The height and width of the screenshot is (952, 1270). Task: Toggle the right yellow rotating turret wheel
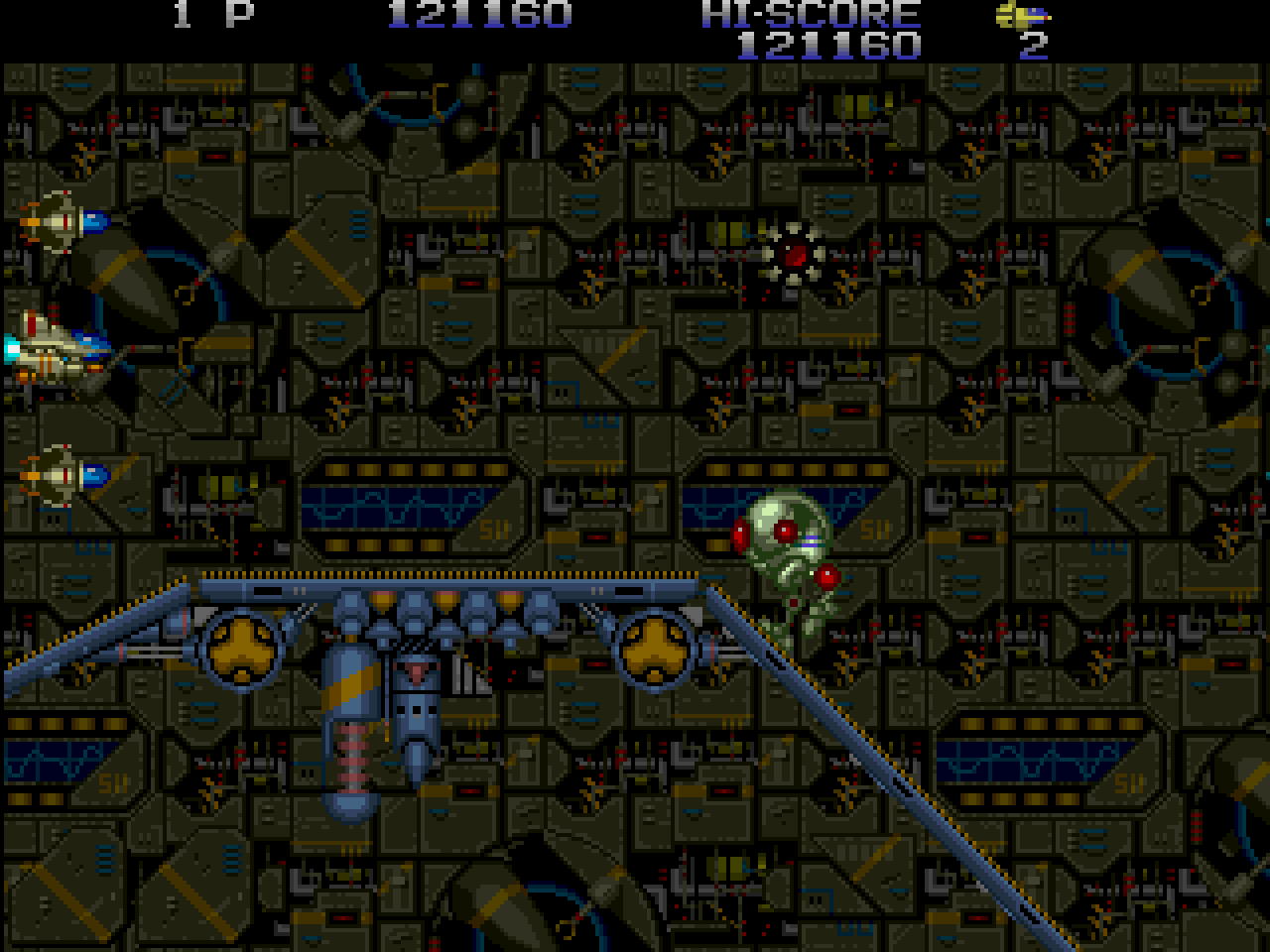[x=656, y=647]
